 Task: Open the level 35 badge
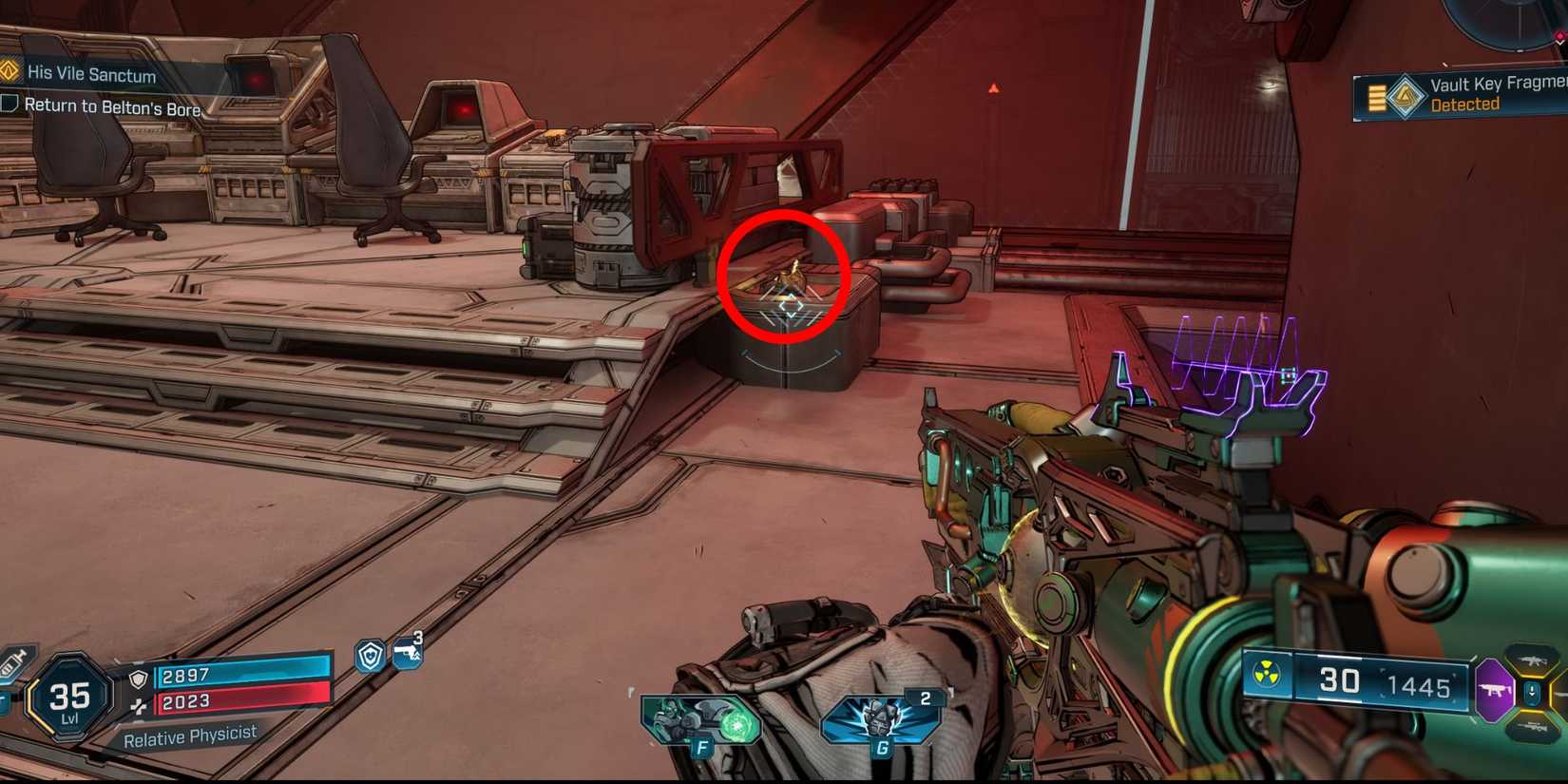coord(67,695)
